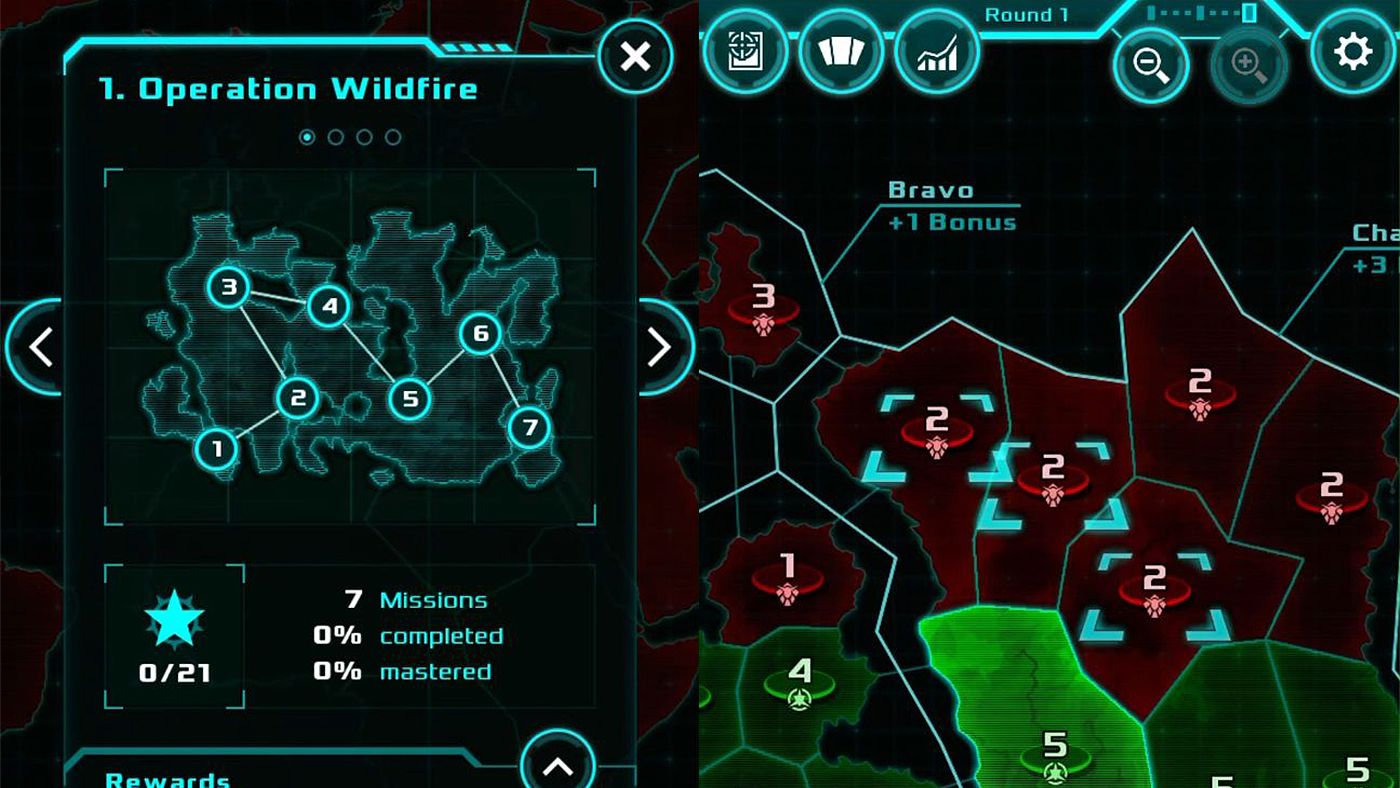Click the 0/21 star rewards badge
Screen dimensions: 1400x788
pos(174,633)
